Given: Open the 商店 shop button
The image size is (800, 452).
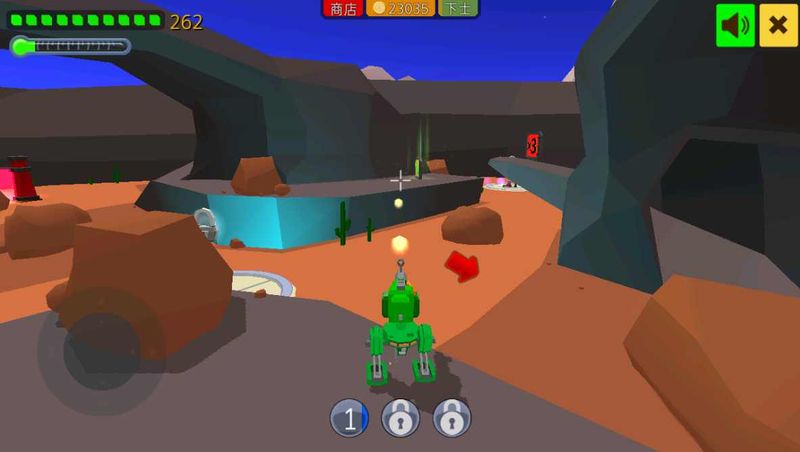Looking at the screenshot, I should click(x=342, y=9).
